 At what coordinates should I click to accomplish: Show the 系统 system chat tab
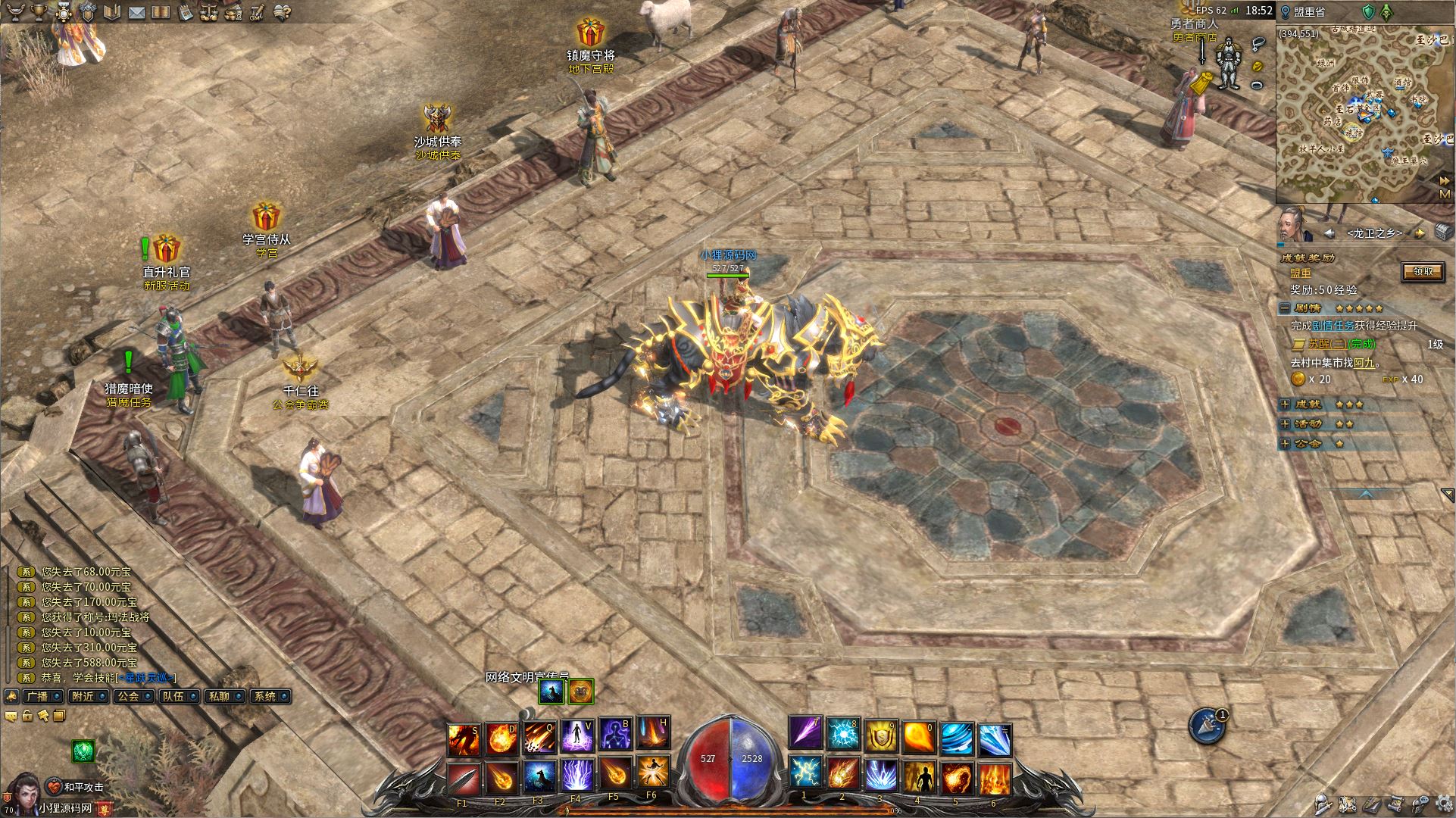coord(268,696)
